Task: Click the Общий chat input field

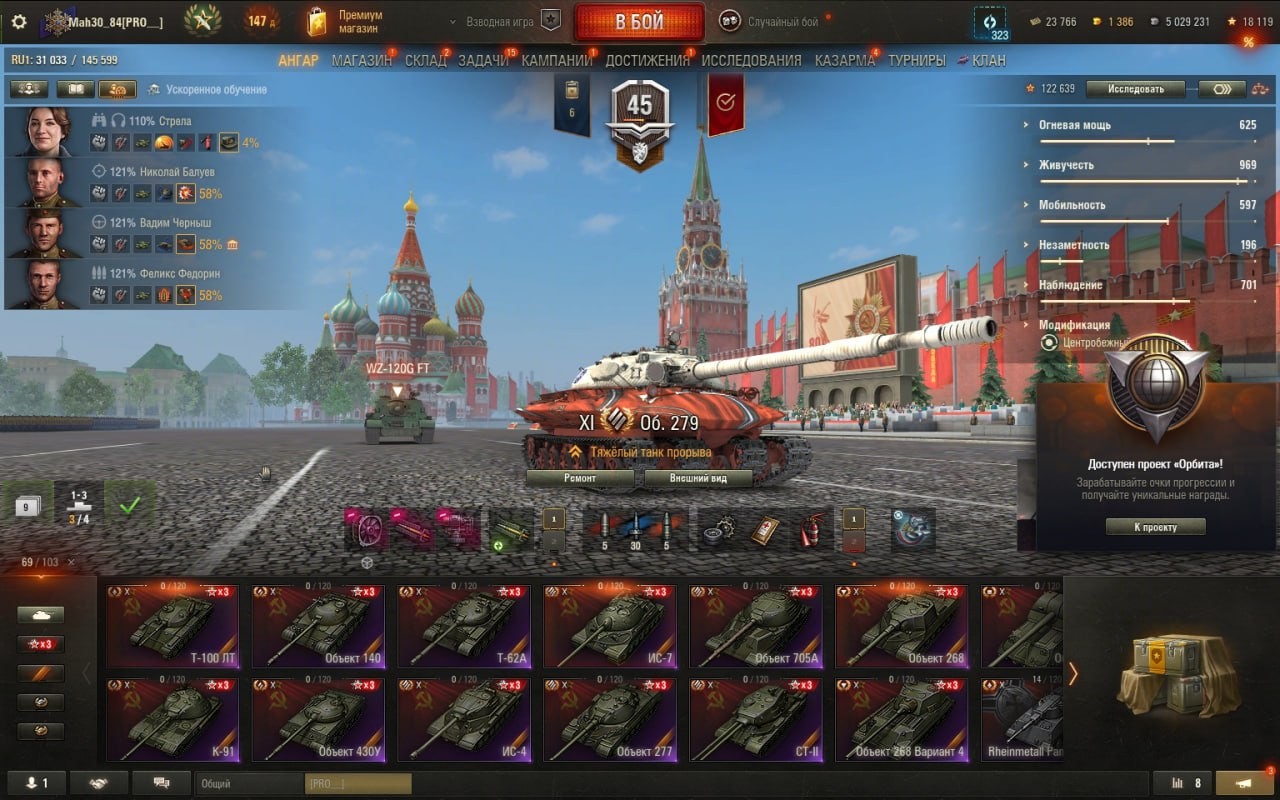Action: click(250, 784)
